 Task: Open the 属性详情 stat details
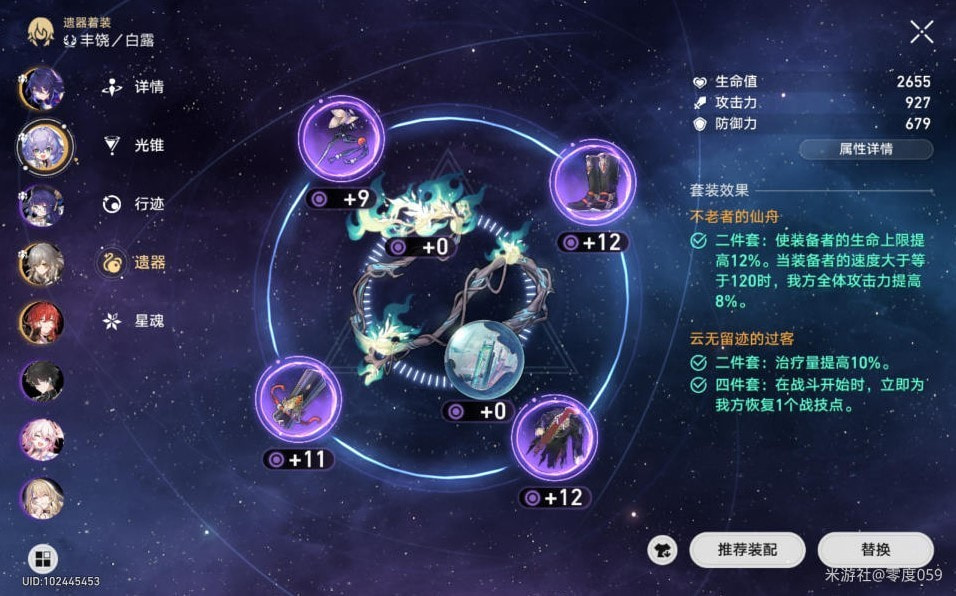[x=865, y=149]
